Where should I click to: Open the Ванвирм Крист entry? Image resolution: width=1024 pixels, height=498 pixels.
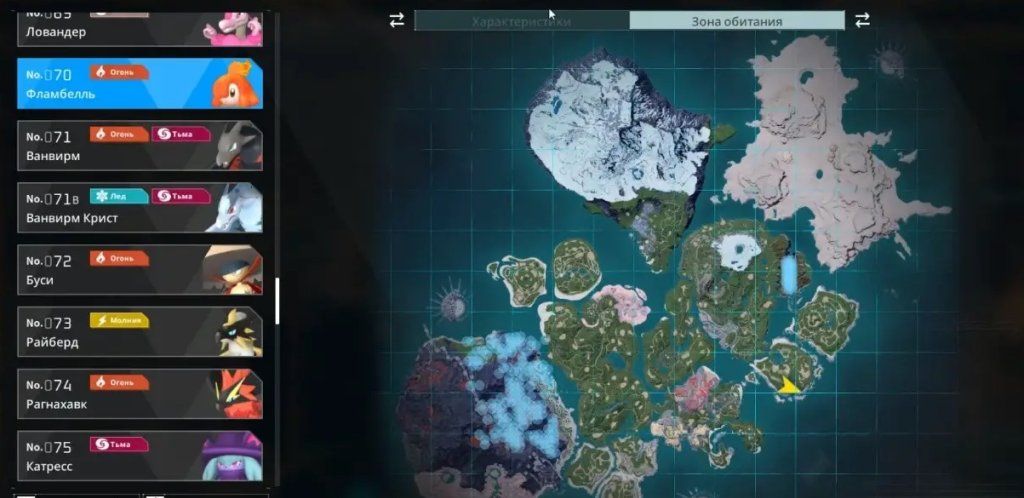[140, 208]
